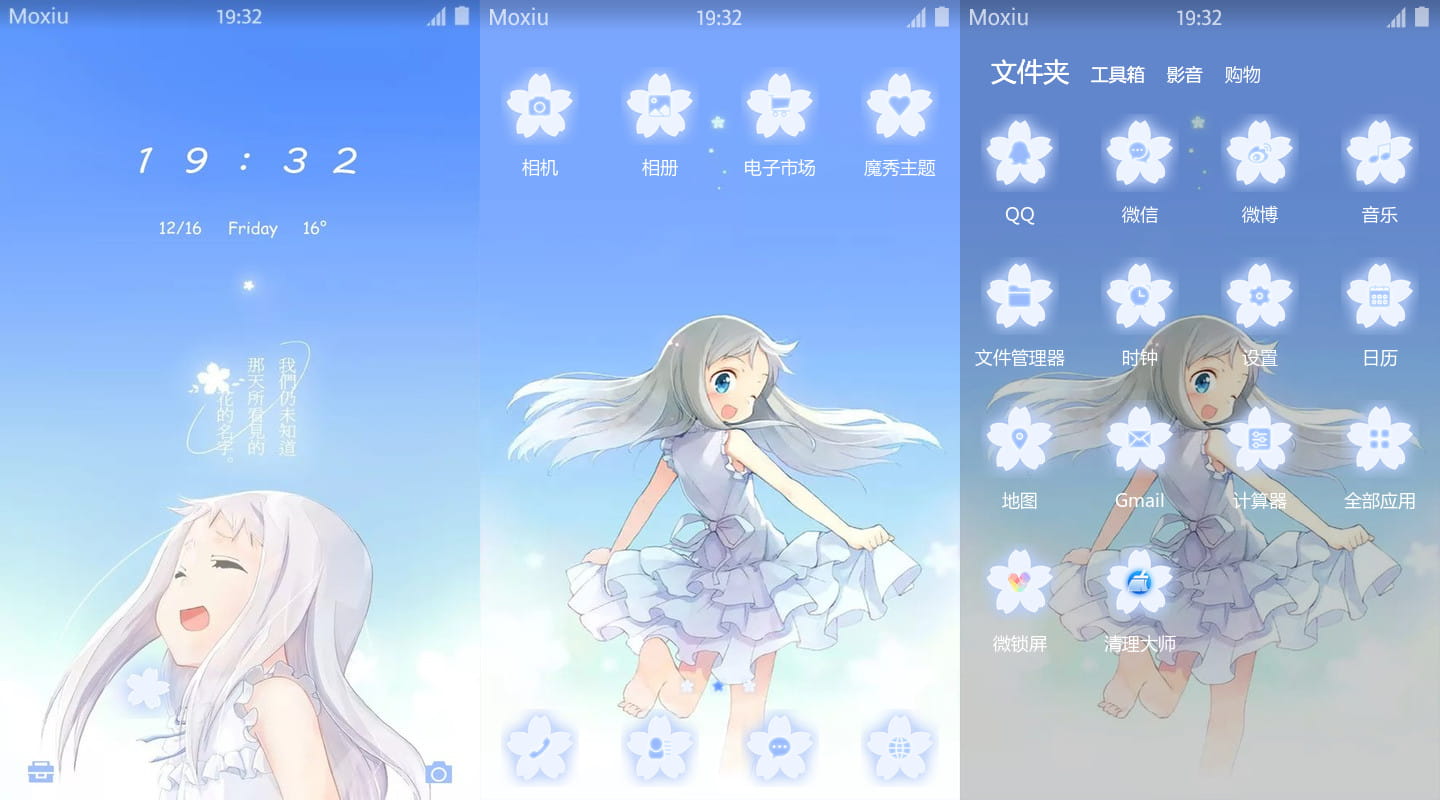Switch to the 购物 shopping tab
The image size is (1440, 800).
click(x=1242, y=75)
